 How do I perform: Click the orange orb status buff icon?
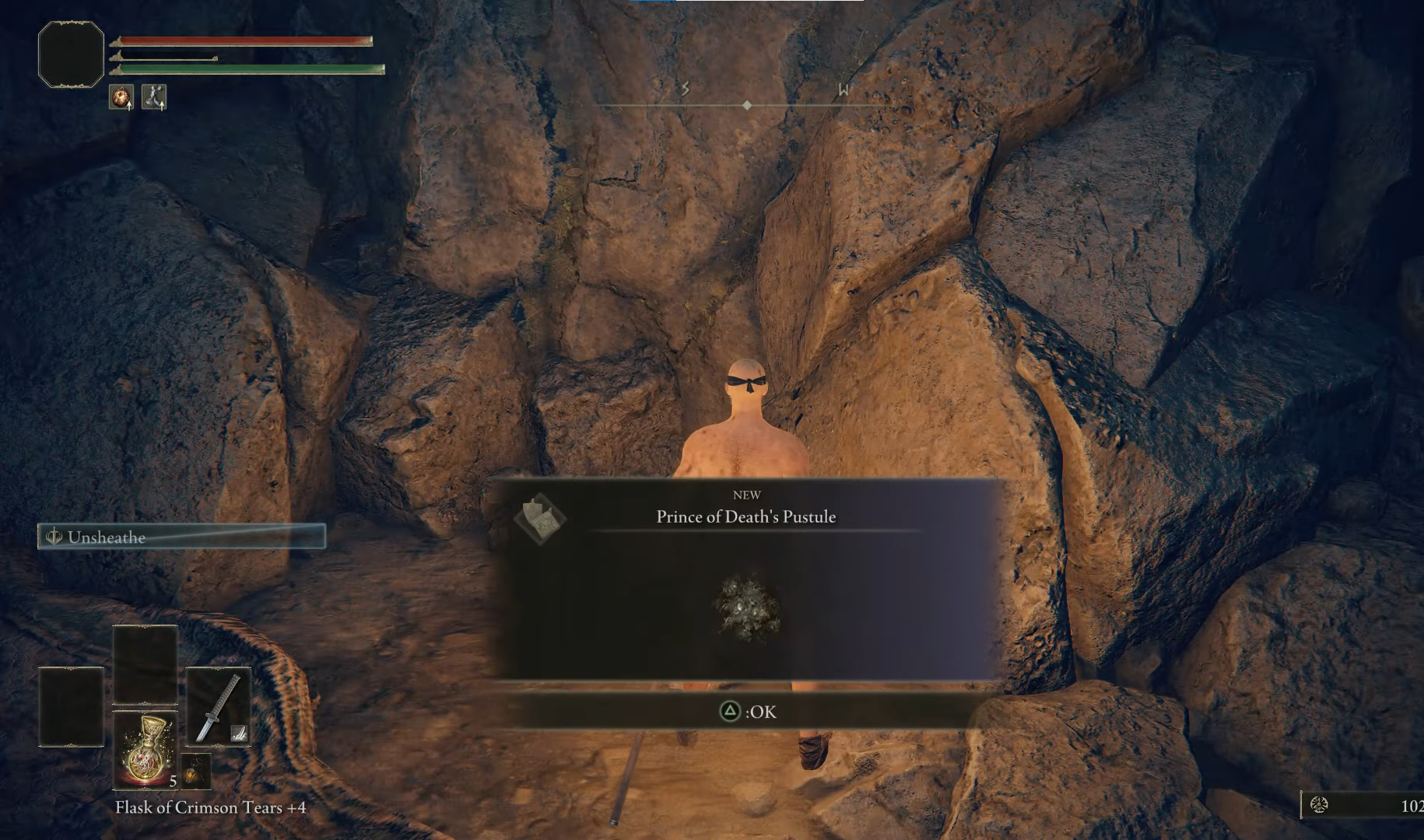pos(121,97)
